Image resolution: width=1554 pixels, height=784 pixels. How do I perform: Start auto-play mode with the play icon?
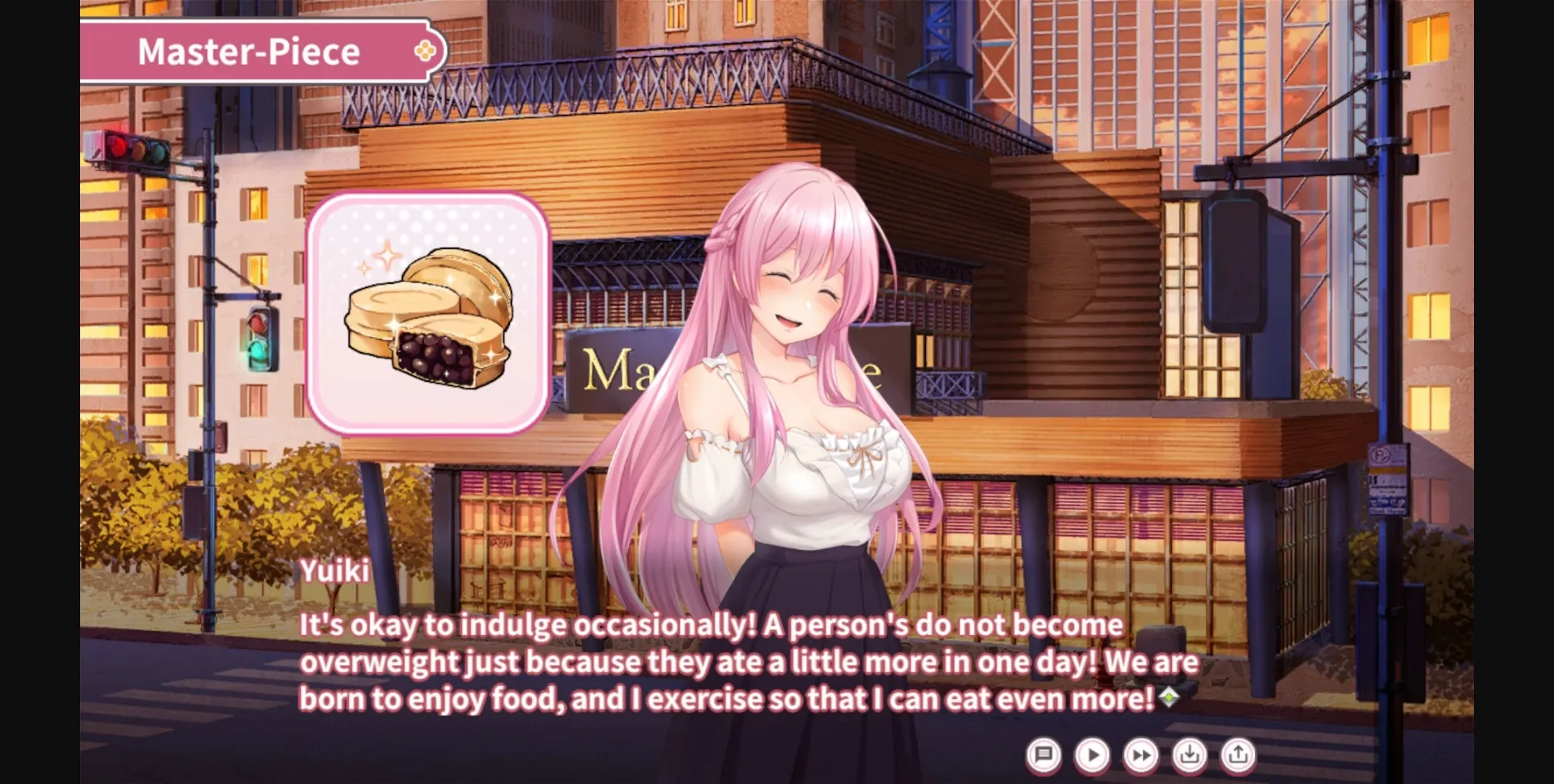(1092, 753)
